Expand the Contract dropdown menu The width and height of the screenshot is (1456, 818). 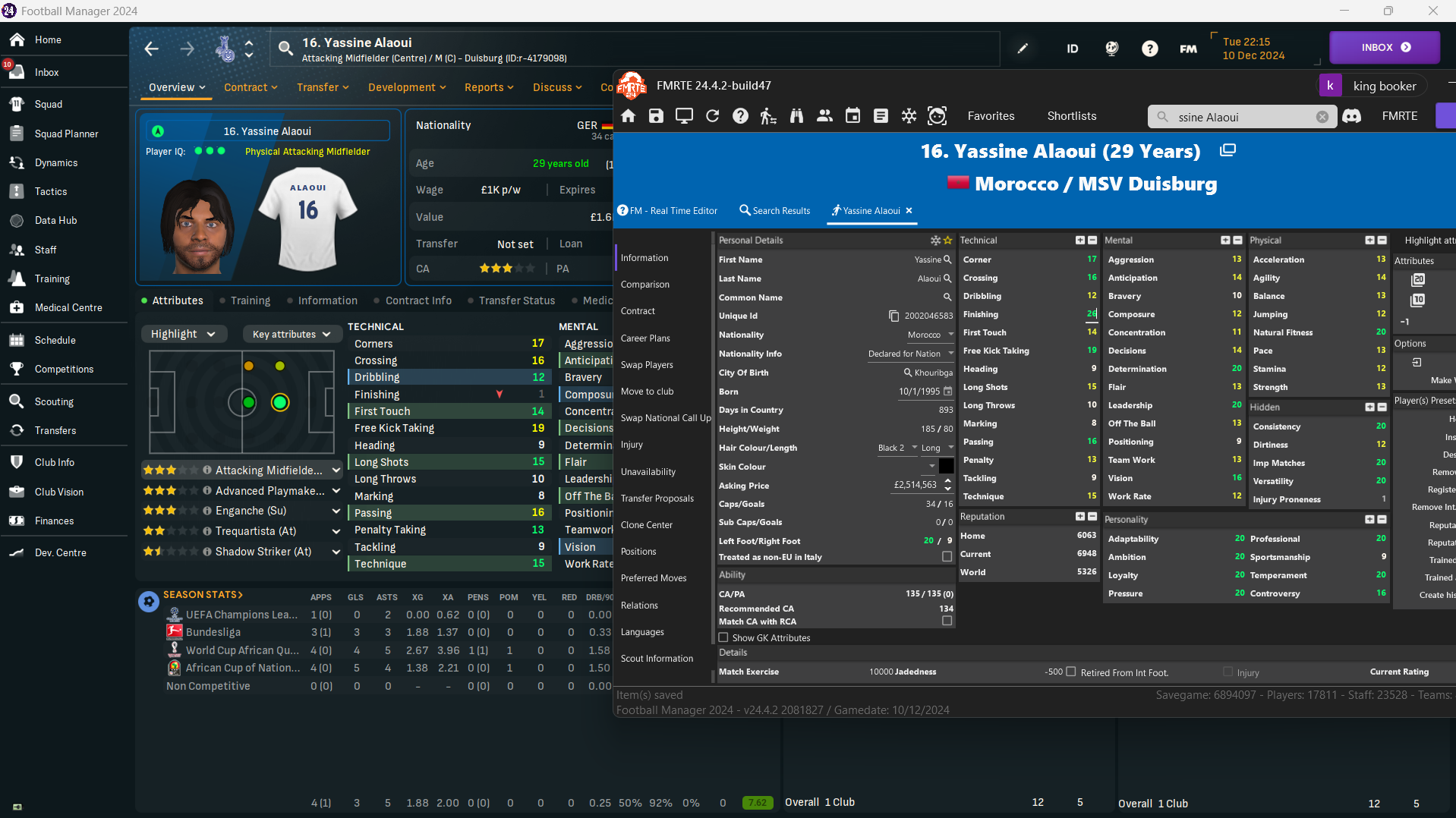251,87
